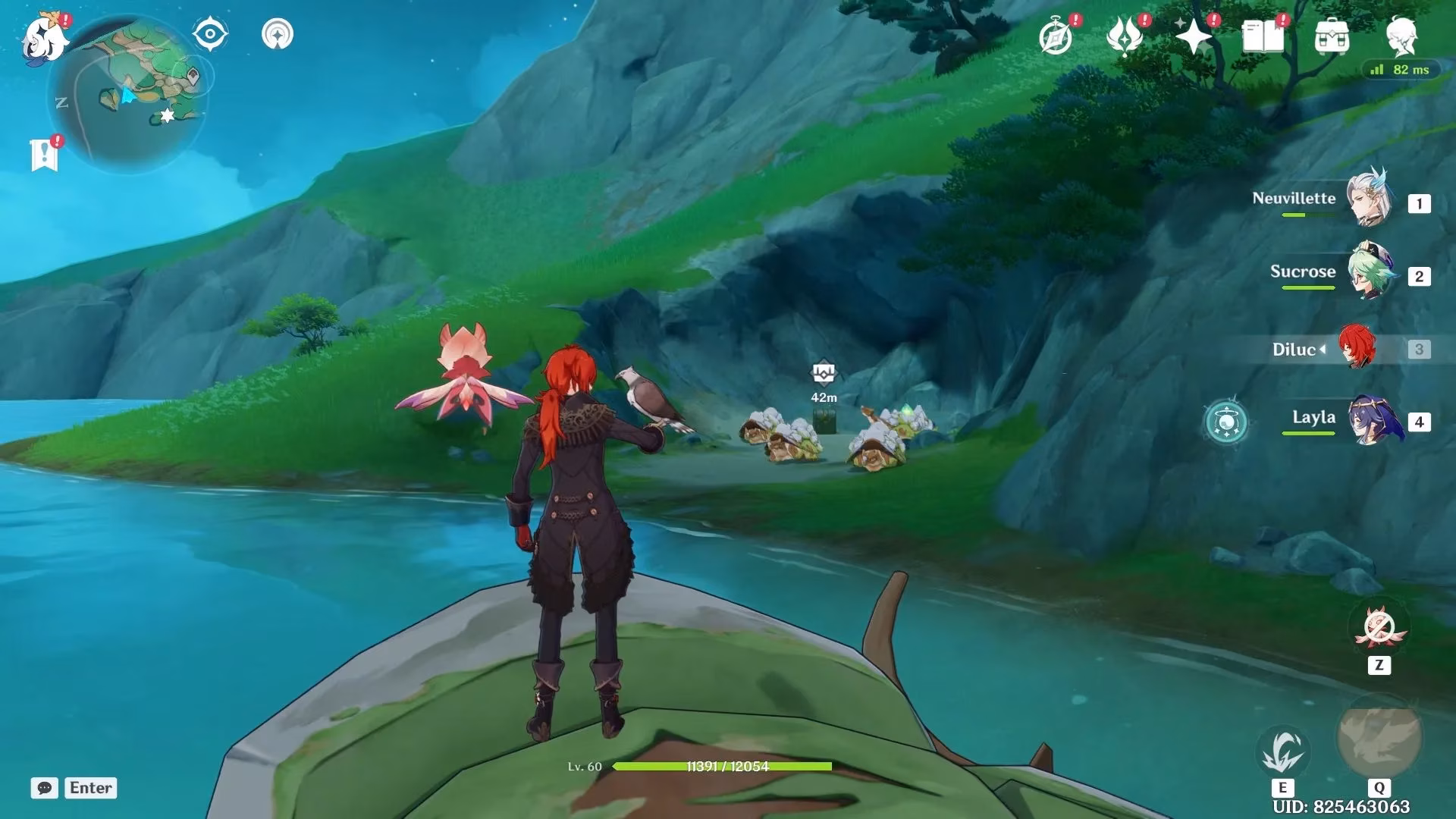Open the battle pass flame icon
The height and width of the screenshot is (819, 1456).
pyautogui.click(x=1125, y=36)
